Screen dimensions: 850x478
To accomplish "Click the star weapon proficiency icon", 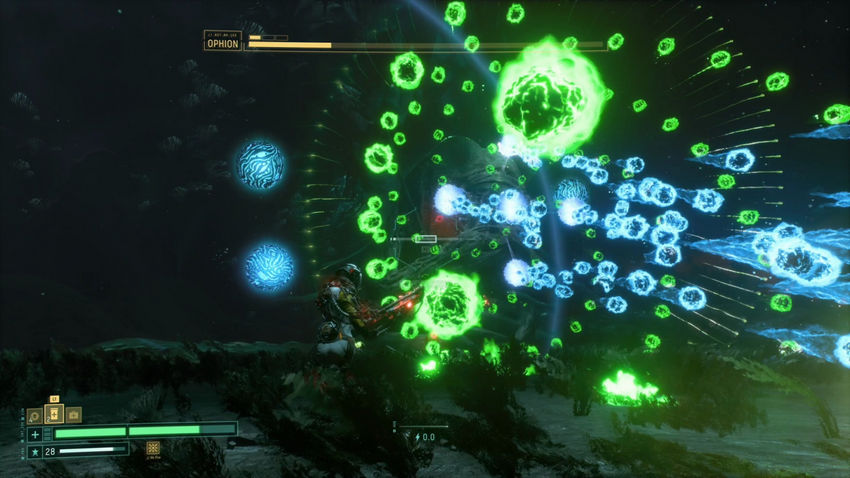I will click(35, 450).
